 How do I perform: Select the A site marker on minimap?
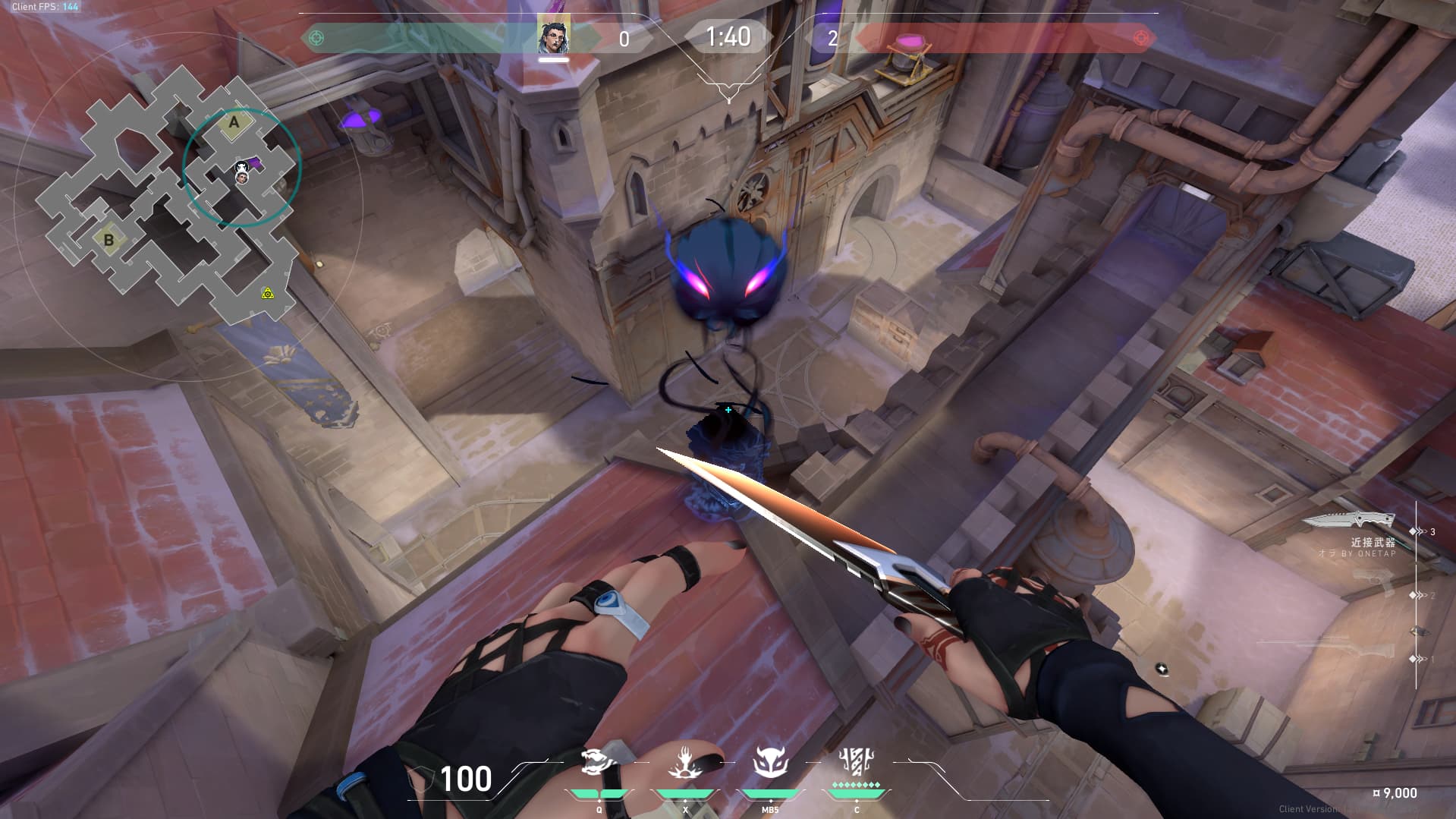click(234, 122)
